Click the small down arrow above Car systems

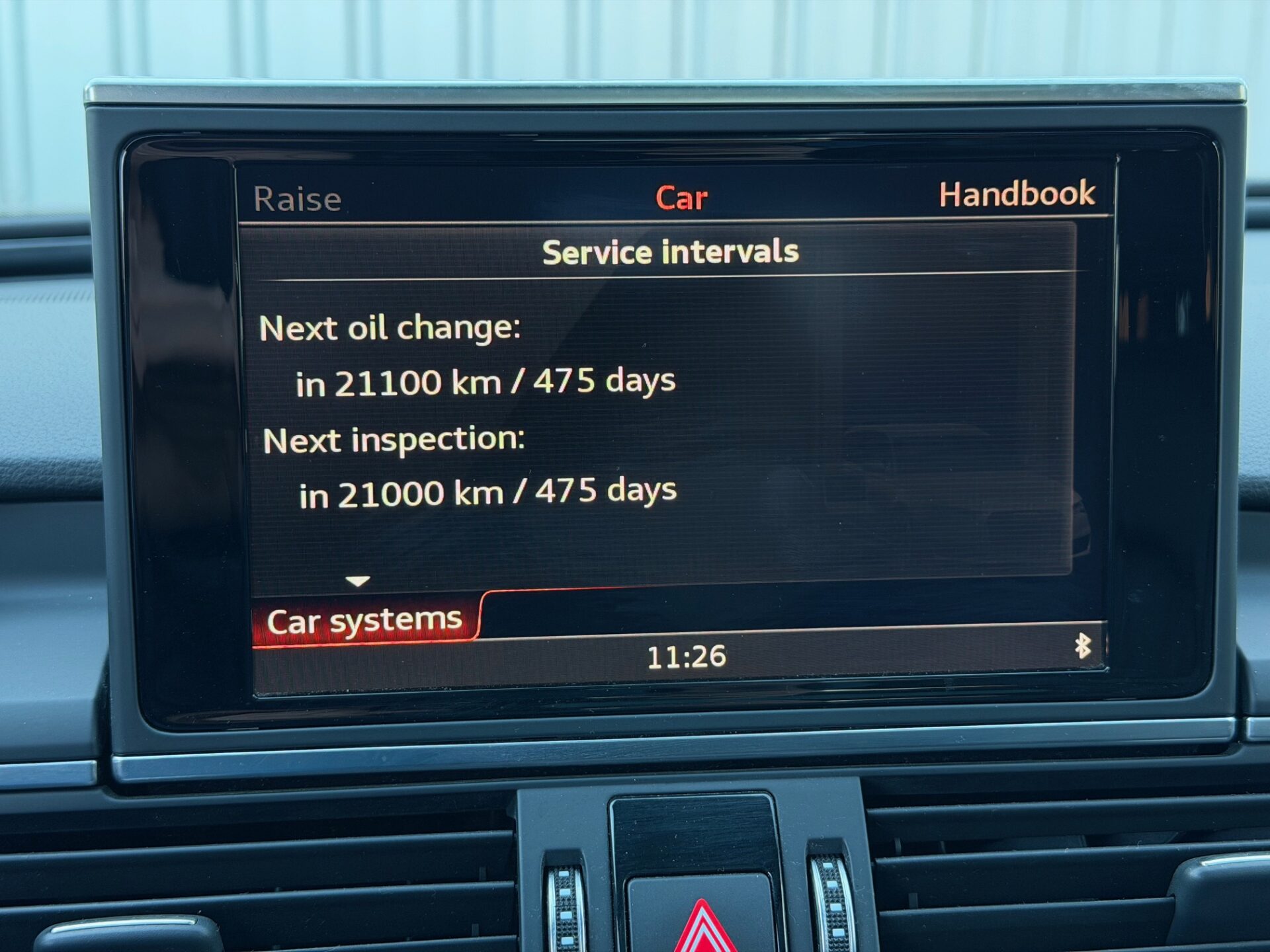pos(358,582)
